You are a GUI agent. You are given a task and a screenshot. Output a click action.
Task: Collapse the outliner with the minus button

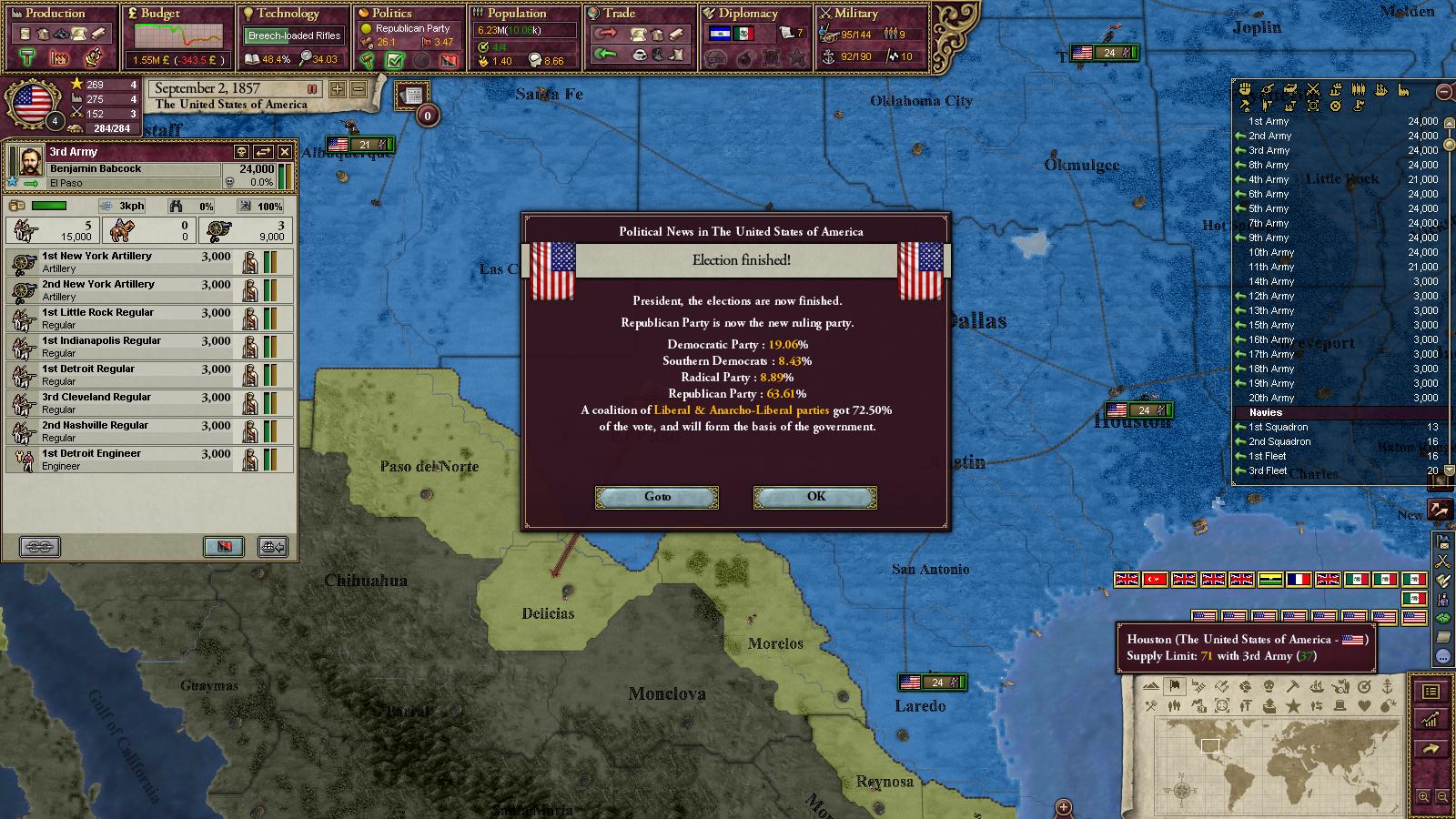(1444, 91)
